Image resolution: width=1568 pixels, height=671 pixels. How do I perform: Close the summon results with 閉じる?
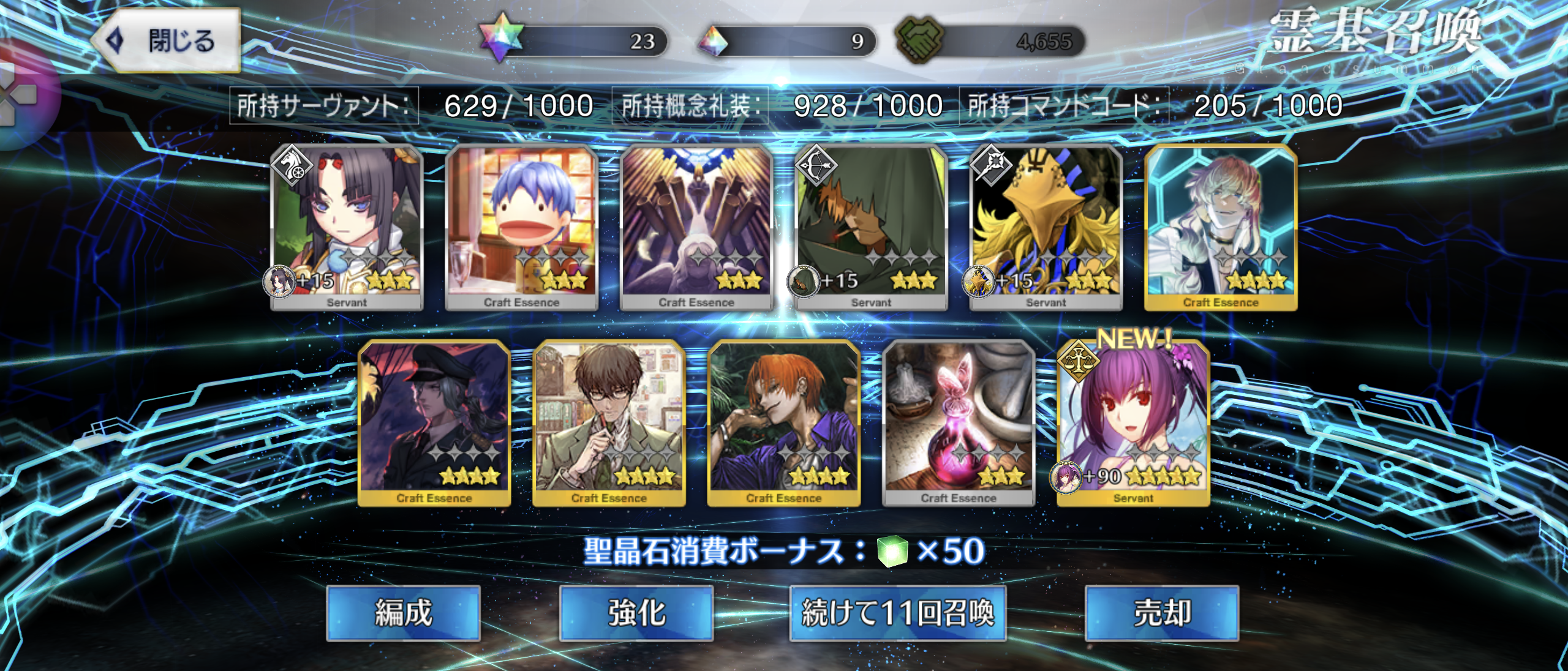[x=167, y=40]
